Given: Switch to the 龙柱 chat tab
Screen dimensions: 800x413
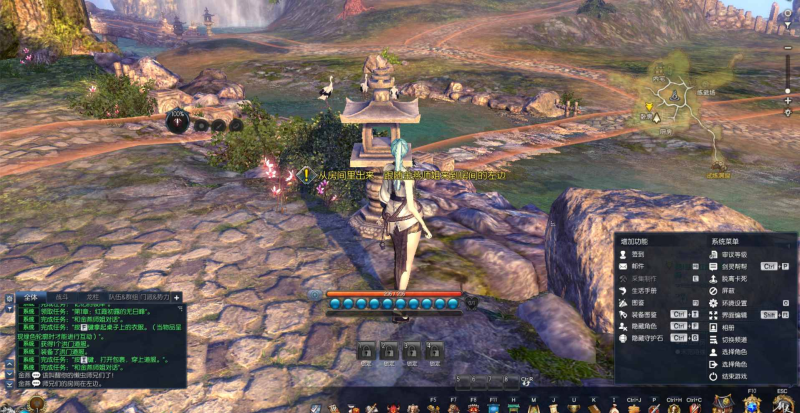Looking at the screenshot, I should (x=92, y=297).
